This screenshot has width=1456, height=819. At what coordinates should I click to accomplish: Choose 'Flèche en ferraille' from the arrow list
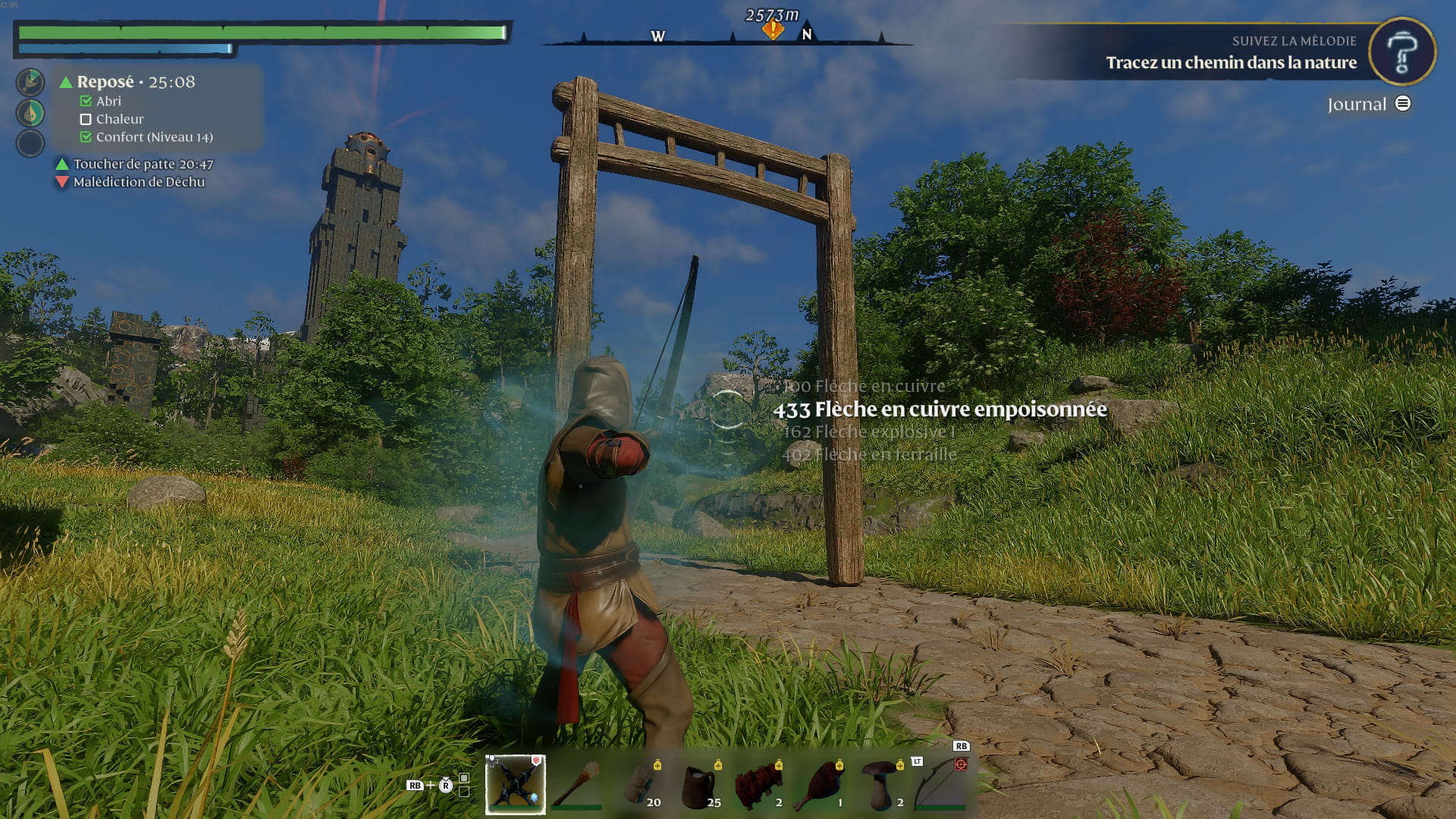869,454
